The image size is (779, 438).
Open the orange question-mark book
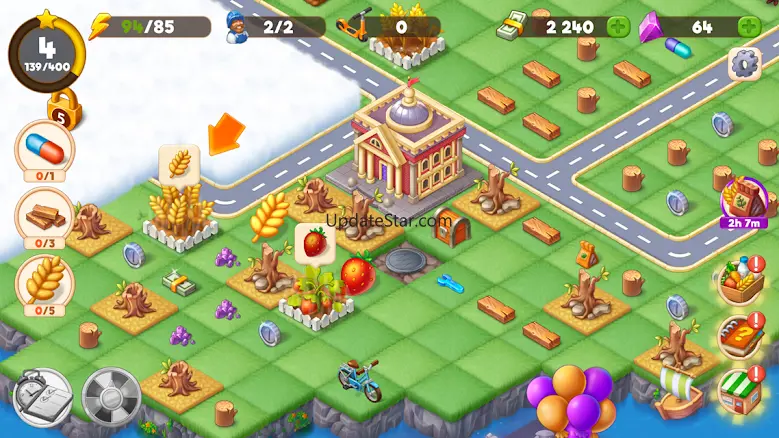[x=740, y=337]
